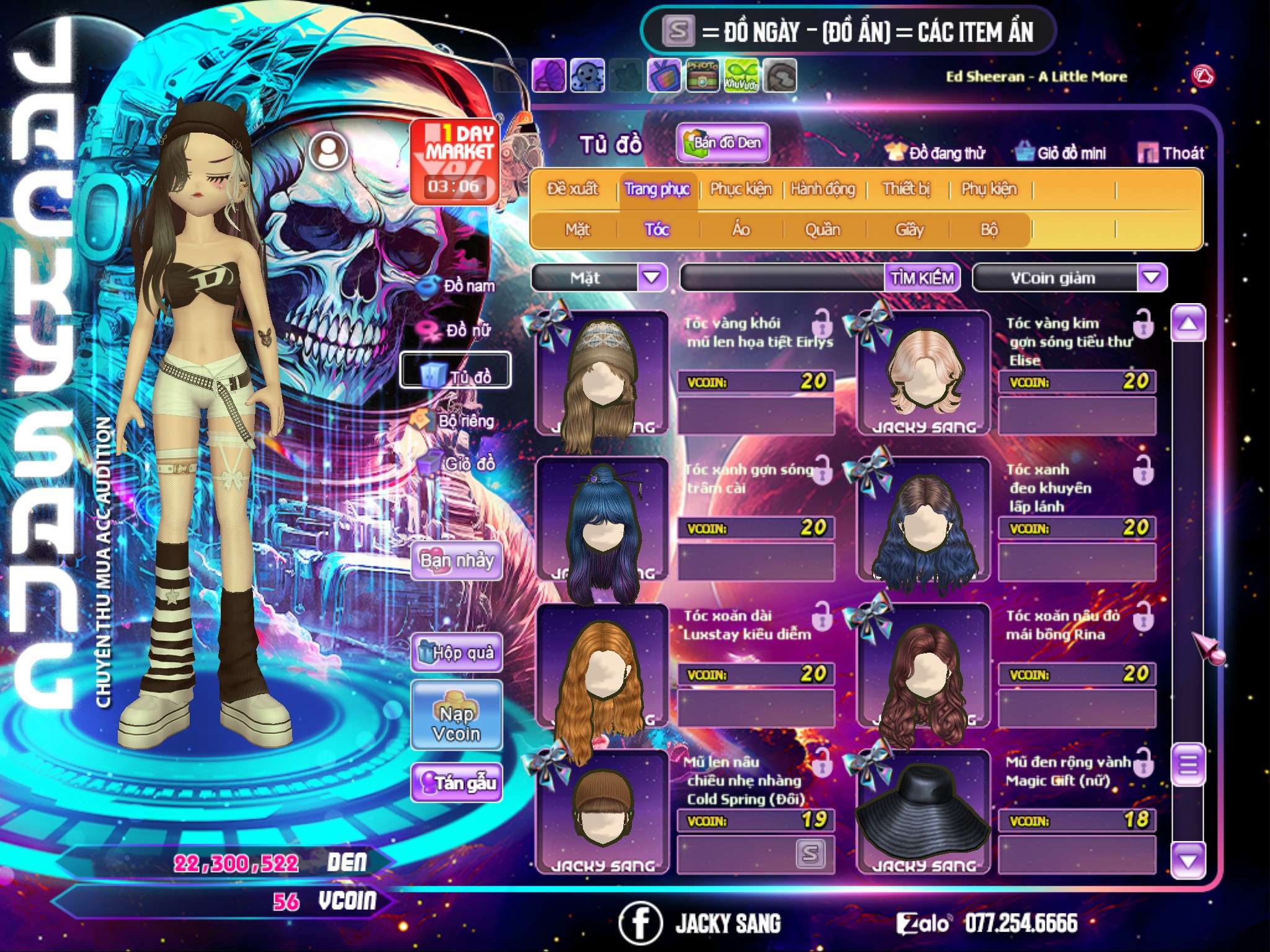Viewport: 1270px width, 952px height.
Task: Open Đồ đang thử list
Action: [x=935, y=153]
